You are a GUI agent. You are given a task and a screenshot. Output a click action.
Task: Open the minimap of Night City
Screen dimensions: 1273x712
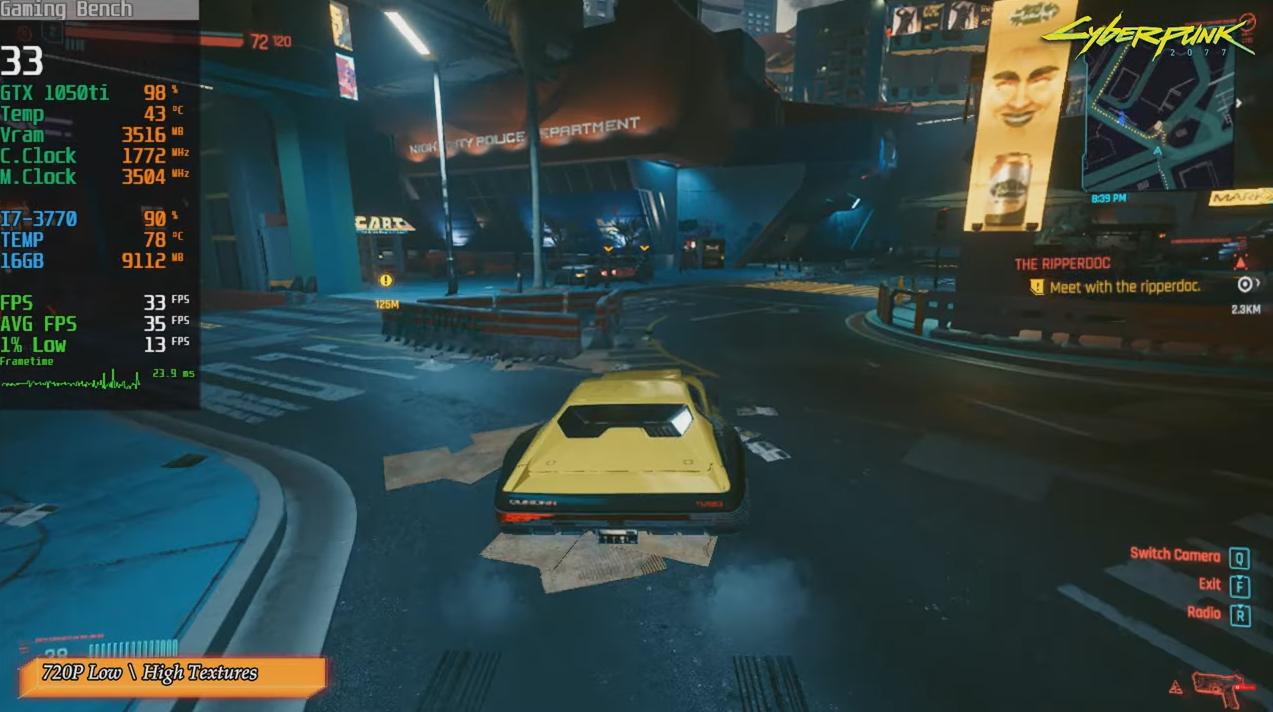[1157, 118]
